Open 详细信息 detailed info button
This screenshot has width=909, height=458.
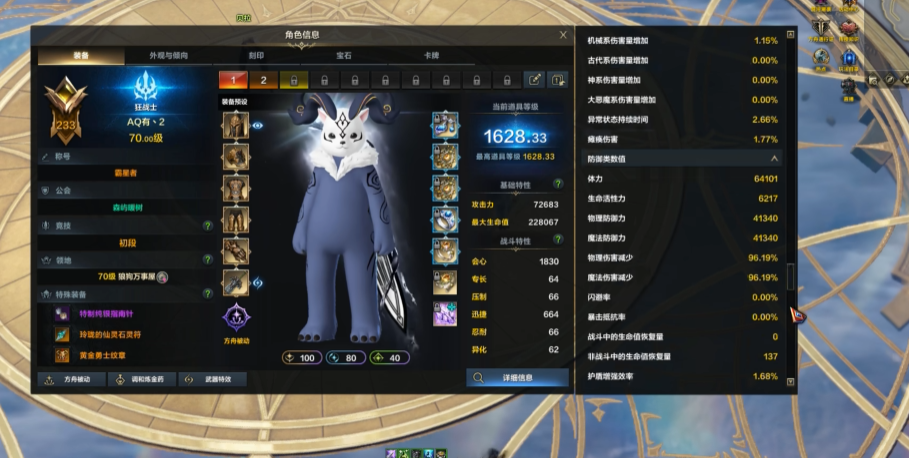[517, 378]
